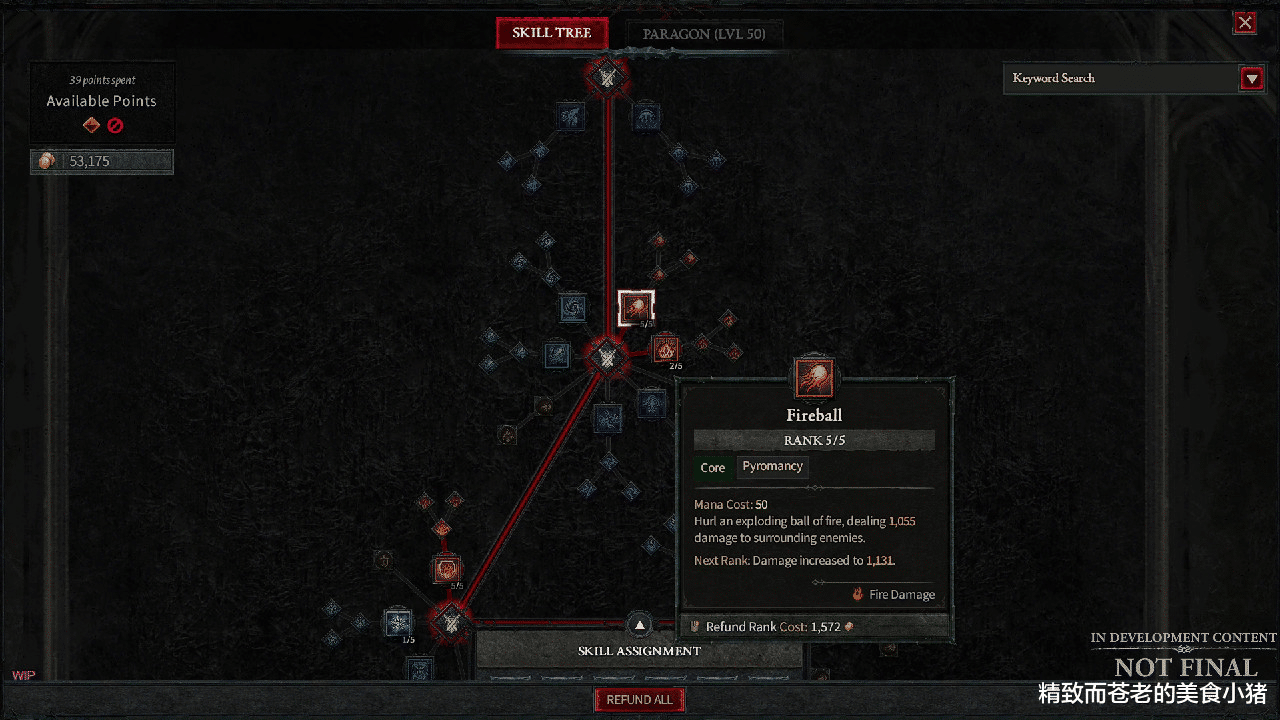
Task: Expand the Skill Assignment panel arrow
Action: (640, 626)
